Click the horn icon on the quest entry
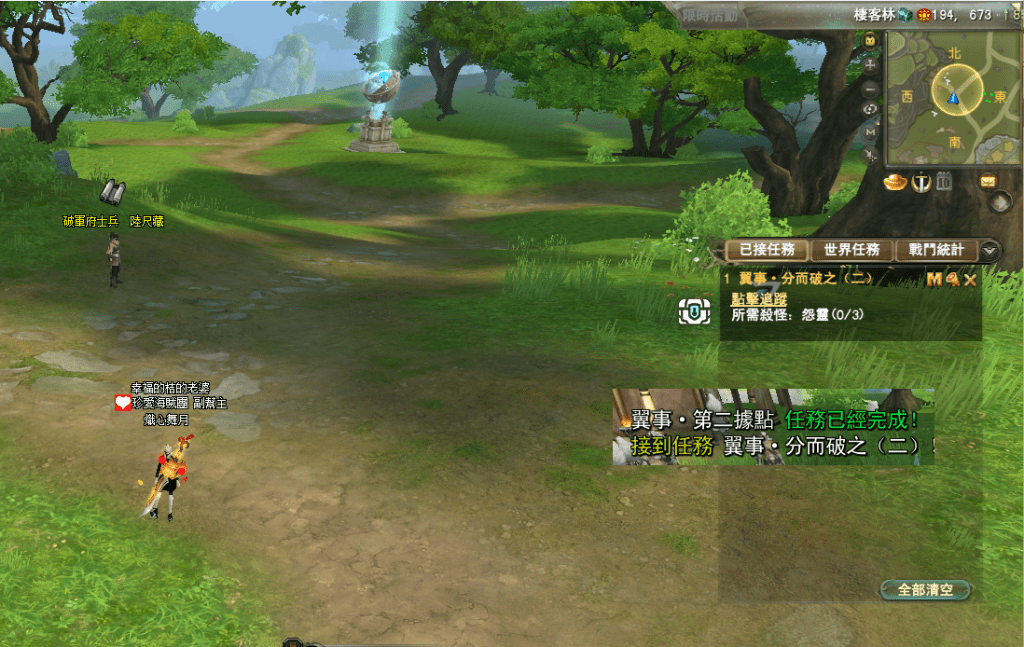Screen dimensions: 1024x647 coord(952,280)
